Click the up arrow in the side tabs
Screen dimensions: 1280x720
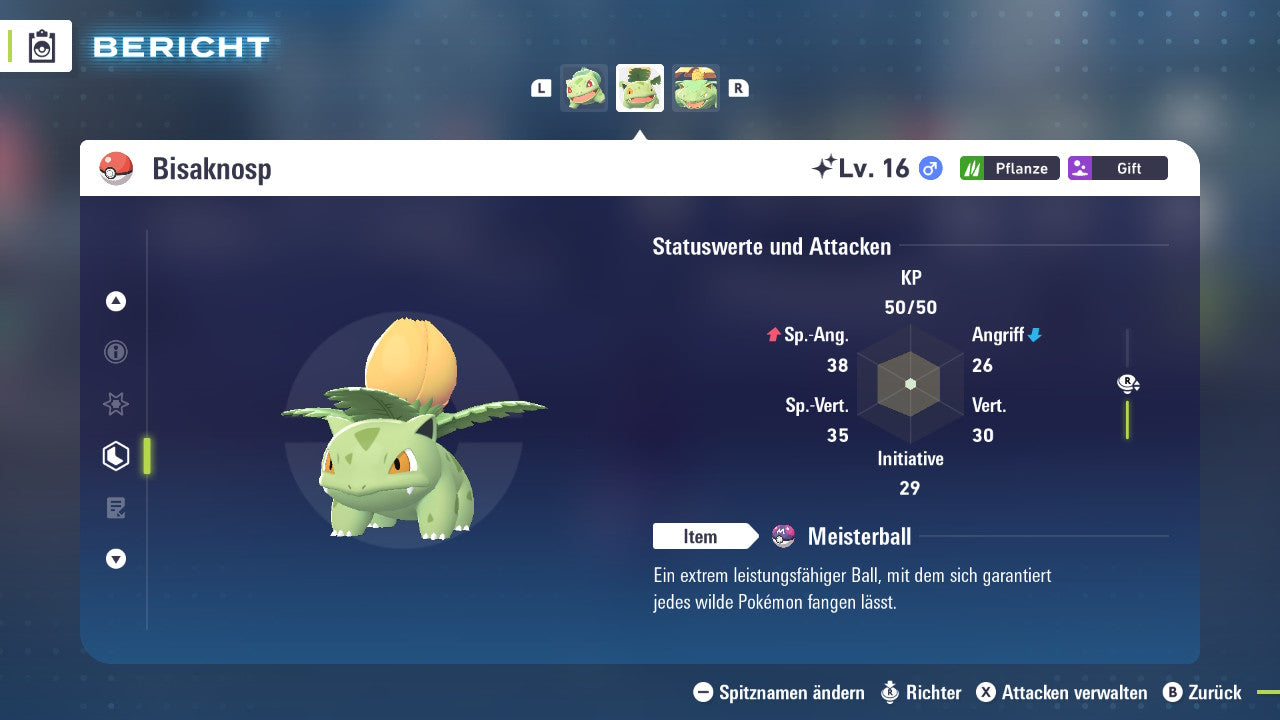tap(116, 301)
